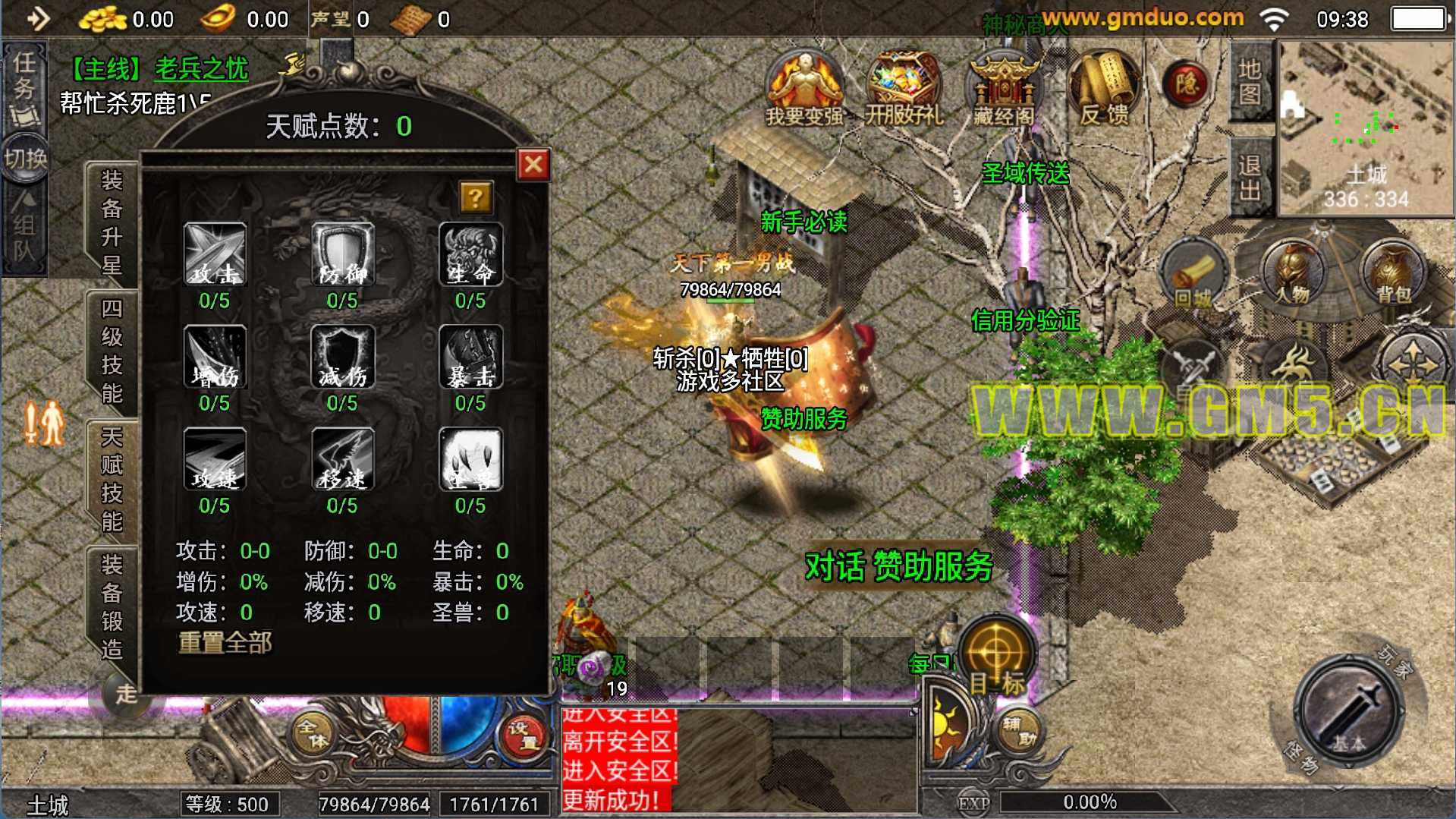
Task: Reset all talents with 重置全部
Action: (225, 643)
